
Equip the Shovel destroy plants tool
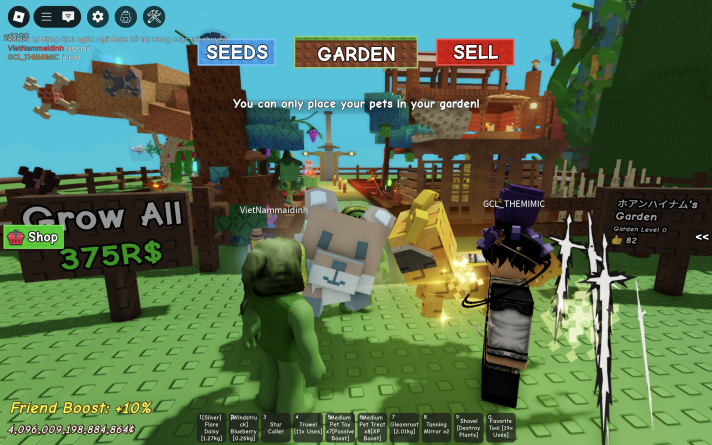click(468, 427)
